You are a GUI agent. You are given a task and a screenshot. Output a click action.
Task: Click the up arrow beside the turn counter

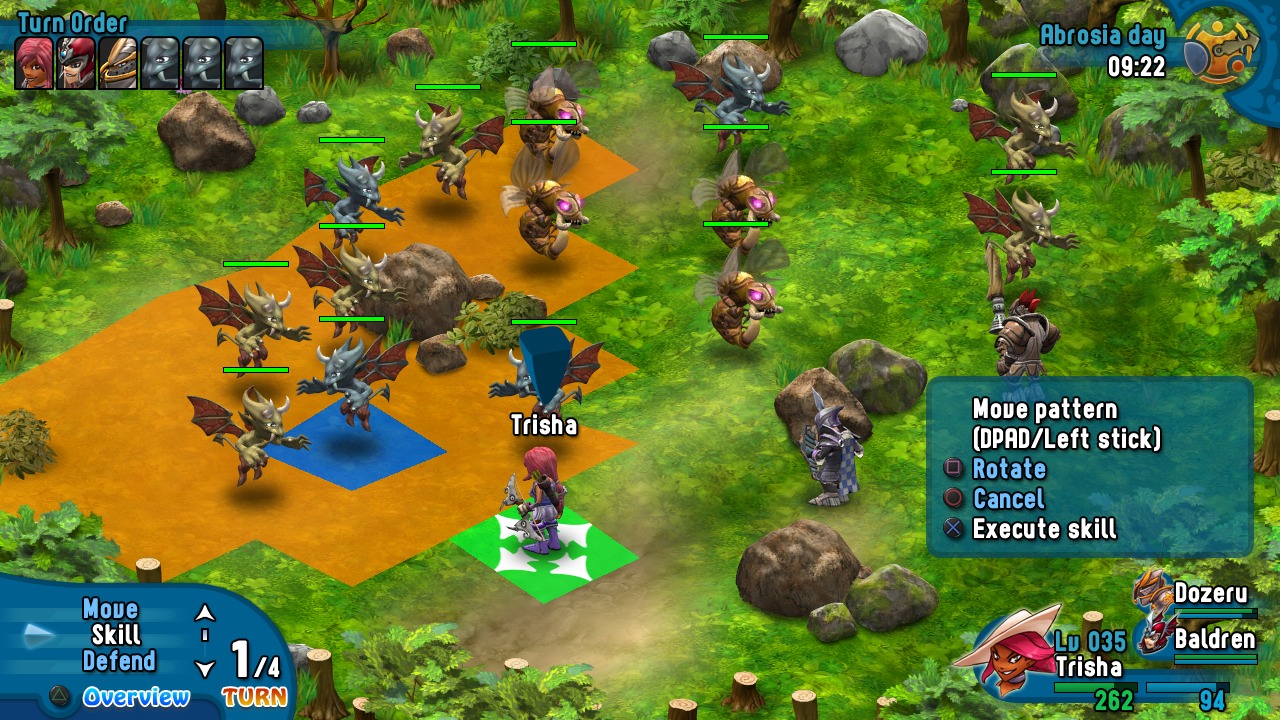pos(205,612)
